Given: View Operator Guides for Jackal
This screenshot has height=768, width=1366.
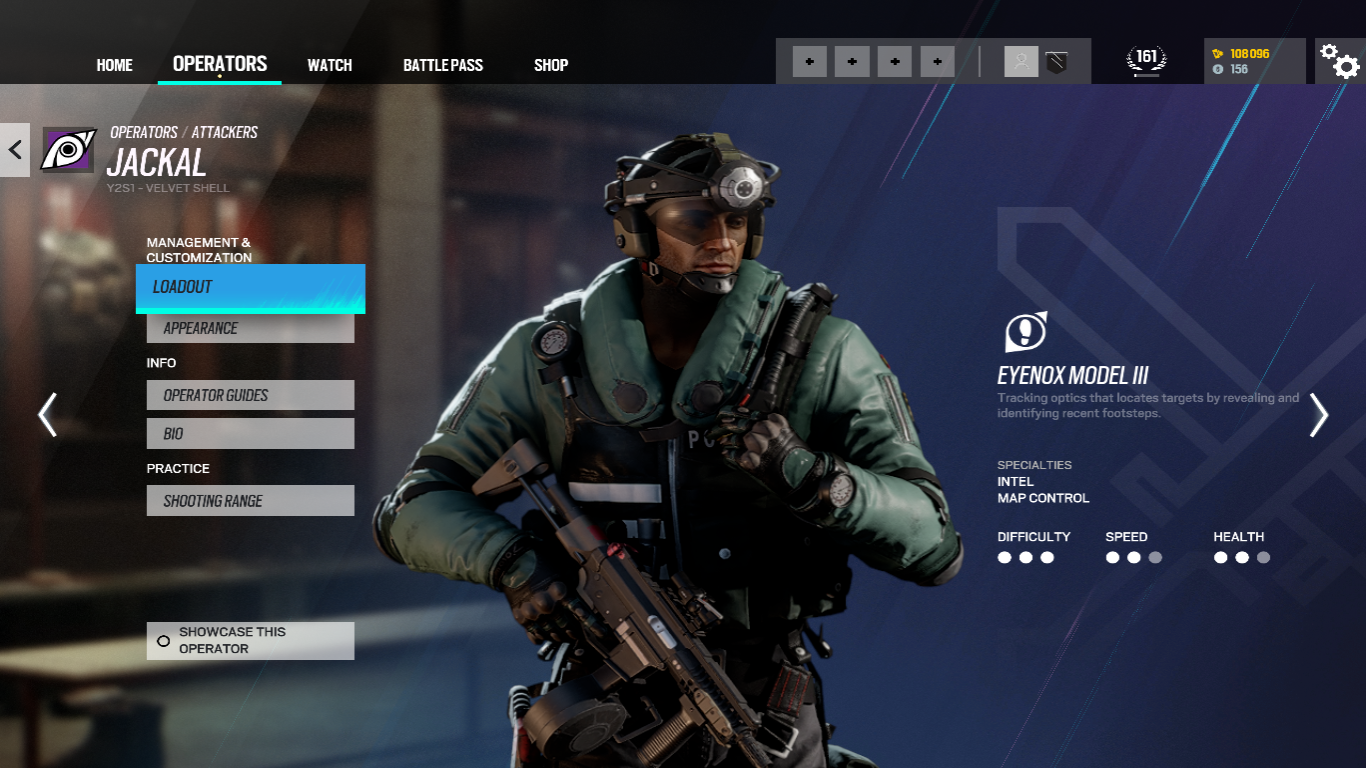Looking at the screenshot, I should pos(250,395).
